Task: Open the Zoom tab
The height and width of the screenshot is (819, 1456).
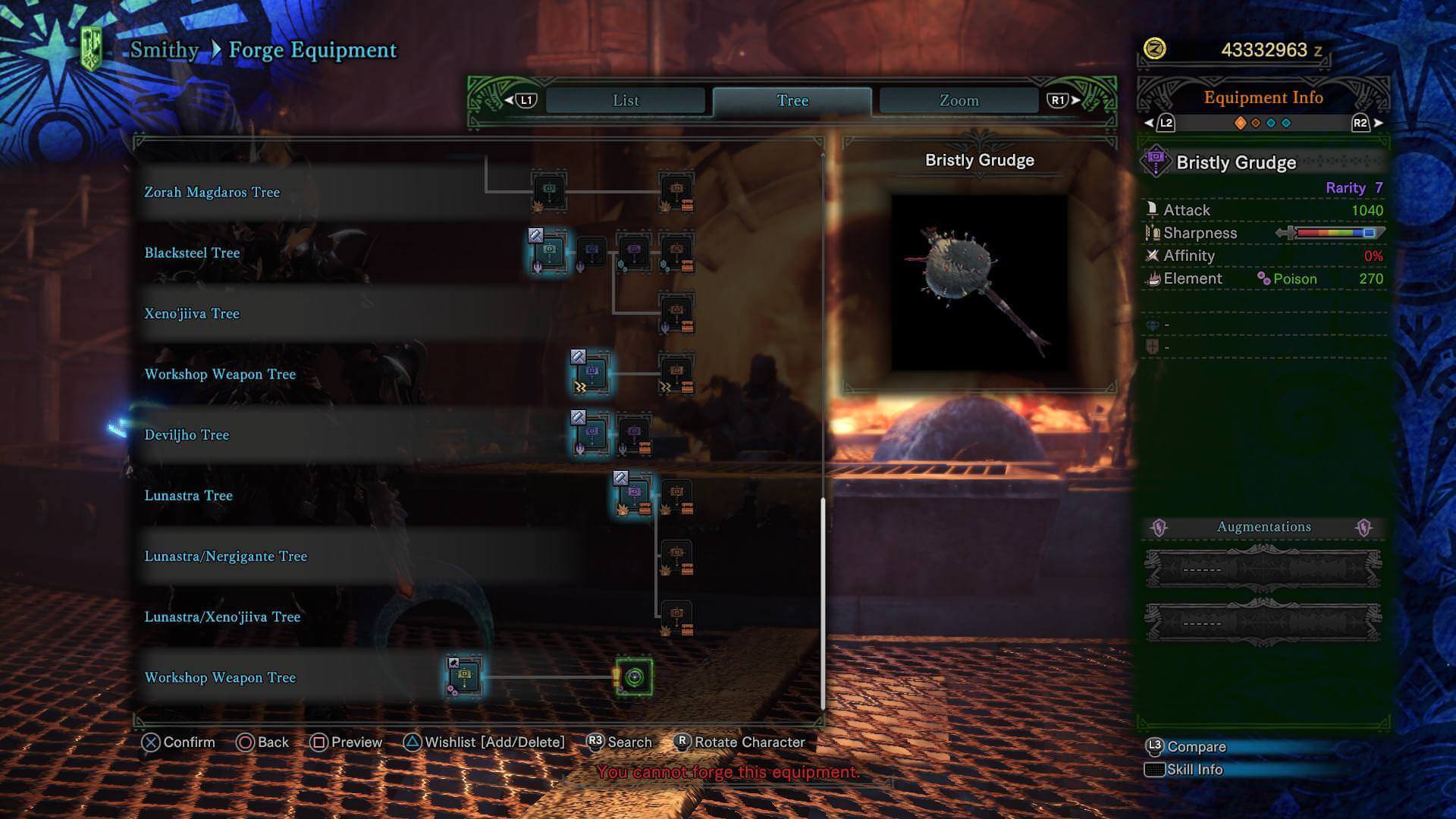Action: pos(959,101)
